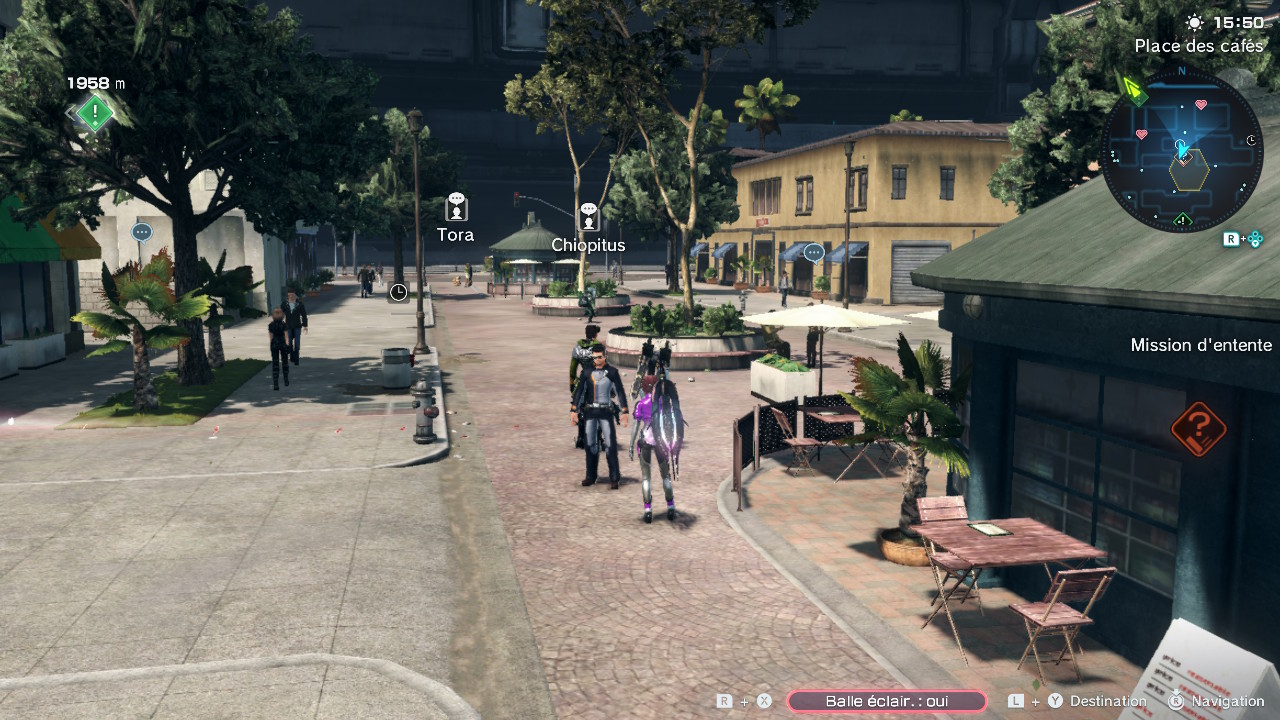
Task: Select the green quest marker diamond
Action: click(x=95, y=113)
